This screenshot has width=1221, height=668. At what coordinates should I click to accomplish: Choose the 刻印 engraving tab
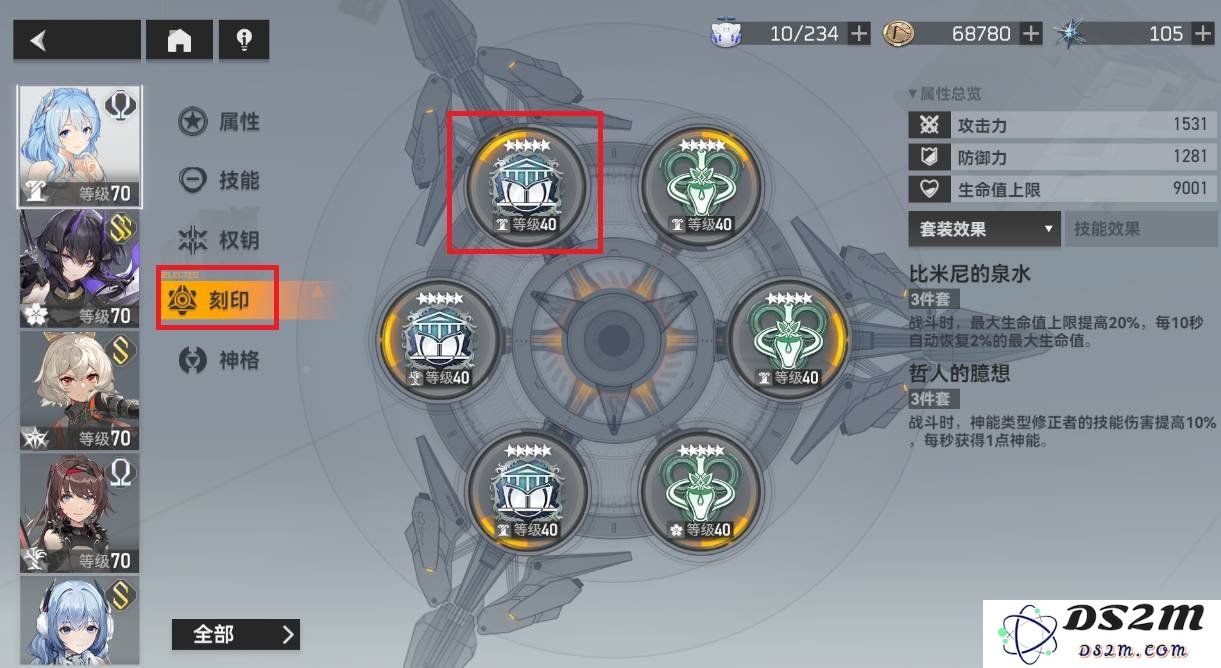(218, 298)
